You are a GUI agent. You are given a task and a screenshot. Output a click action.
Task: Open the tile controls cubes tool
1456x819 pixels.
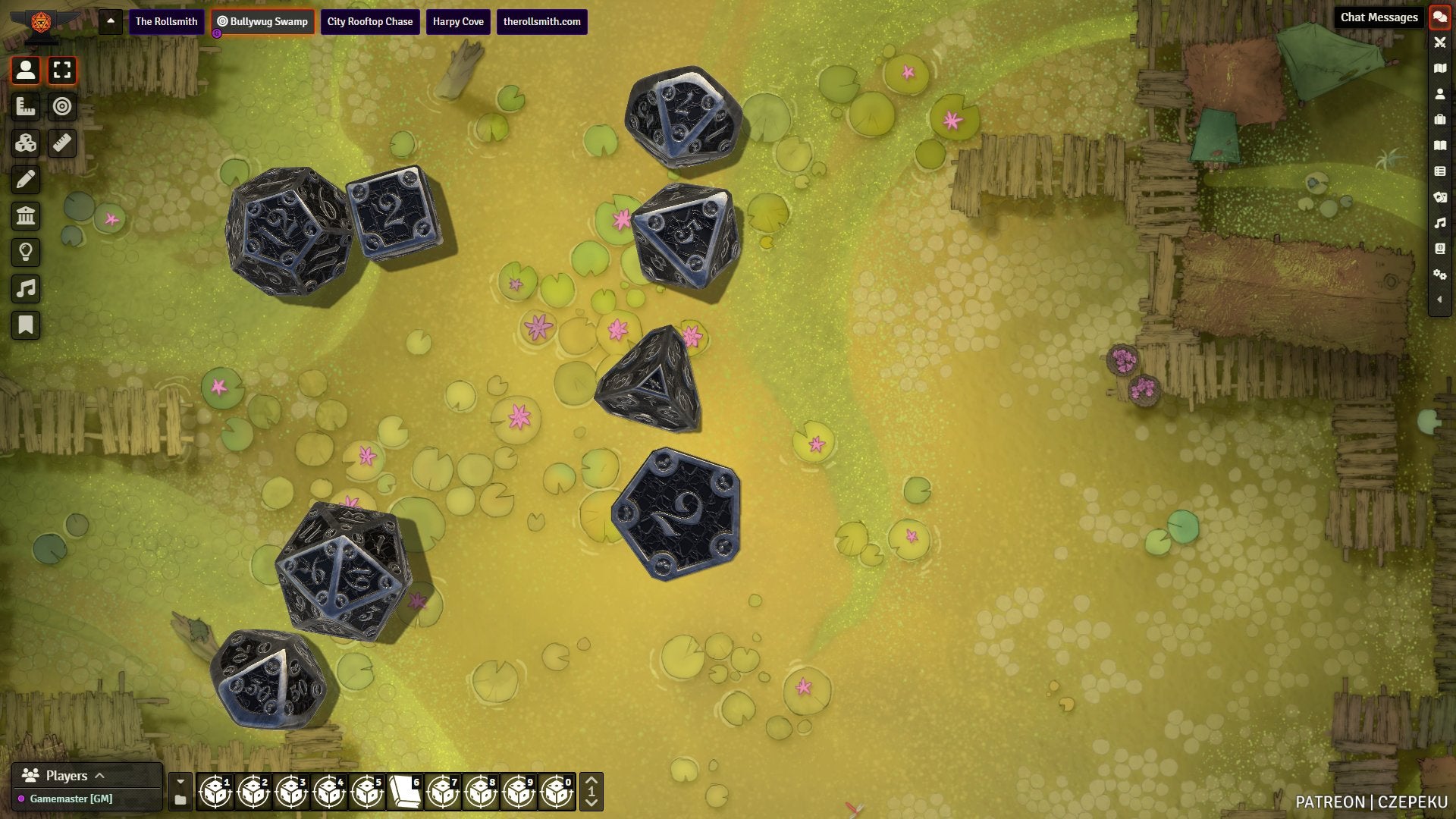pos(26,143)
